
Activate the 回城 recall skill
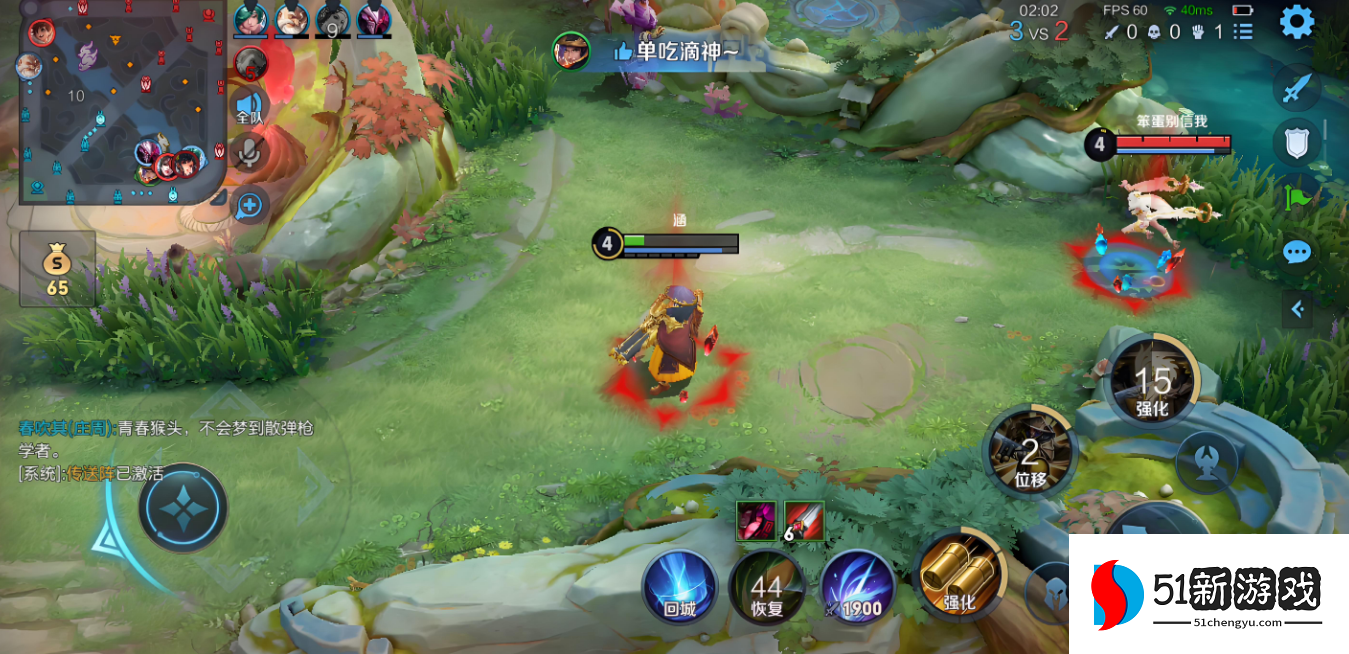coord(680,585)
